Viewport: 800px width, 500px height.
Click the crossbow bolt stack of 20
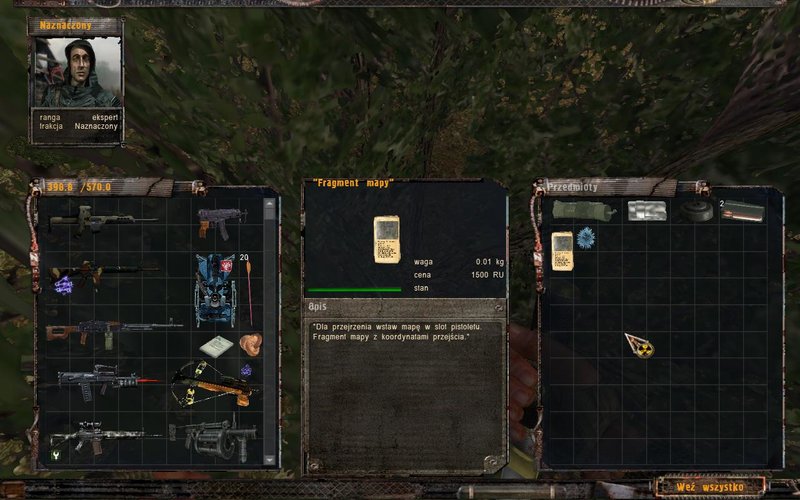click(246, 285)
